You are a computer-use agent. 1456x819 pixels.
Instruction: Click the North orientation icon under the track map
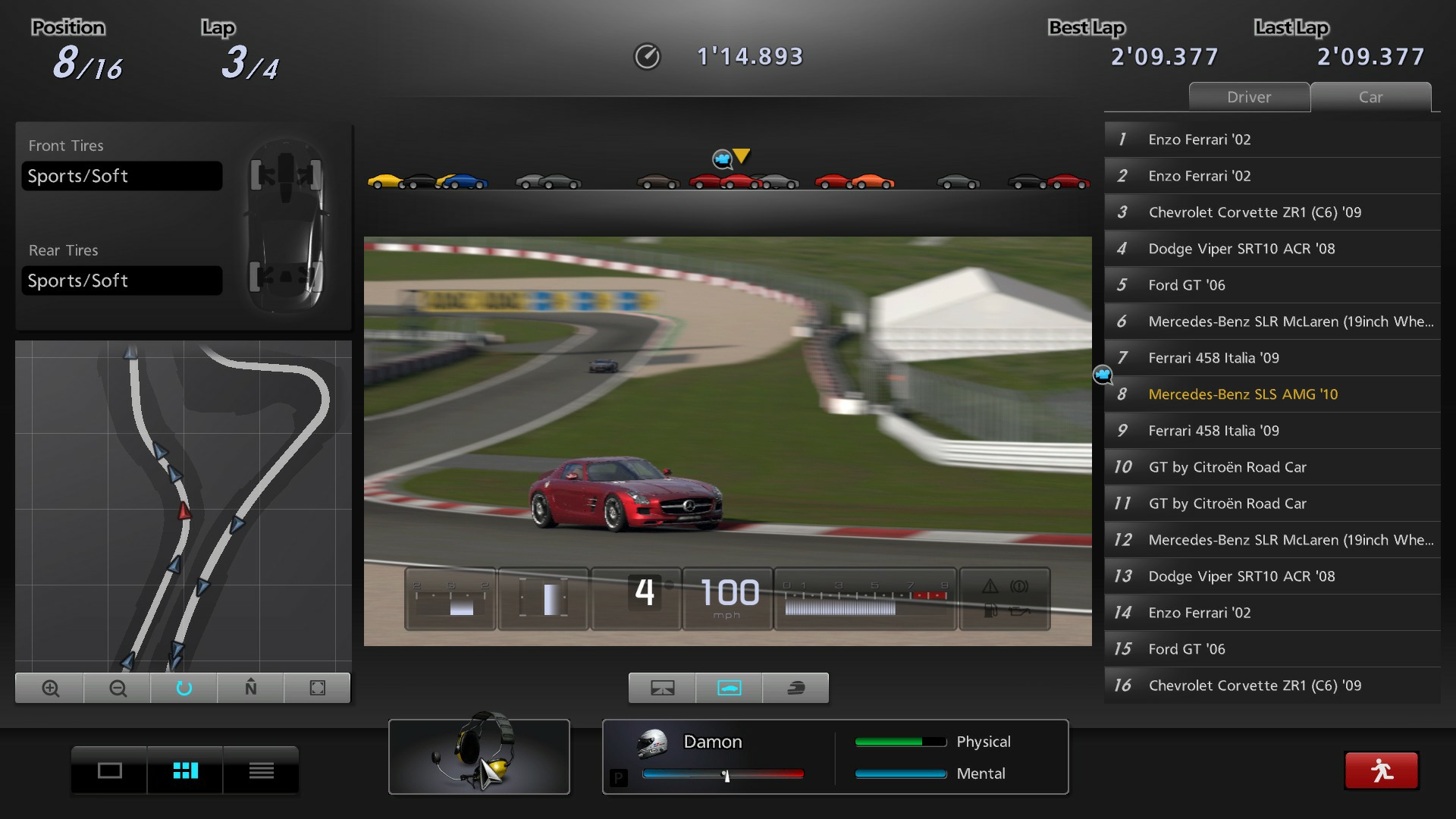(250, 688)
